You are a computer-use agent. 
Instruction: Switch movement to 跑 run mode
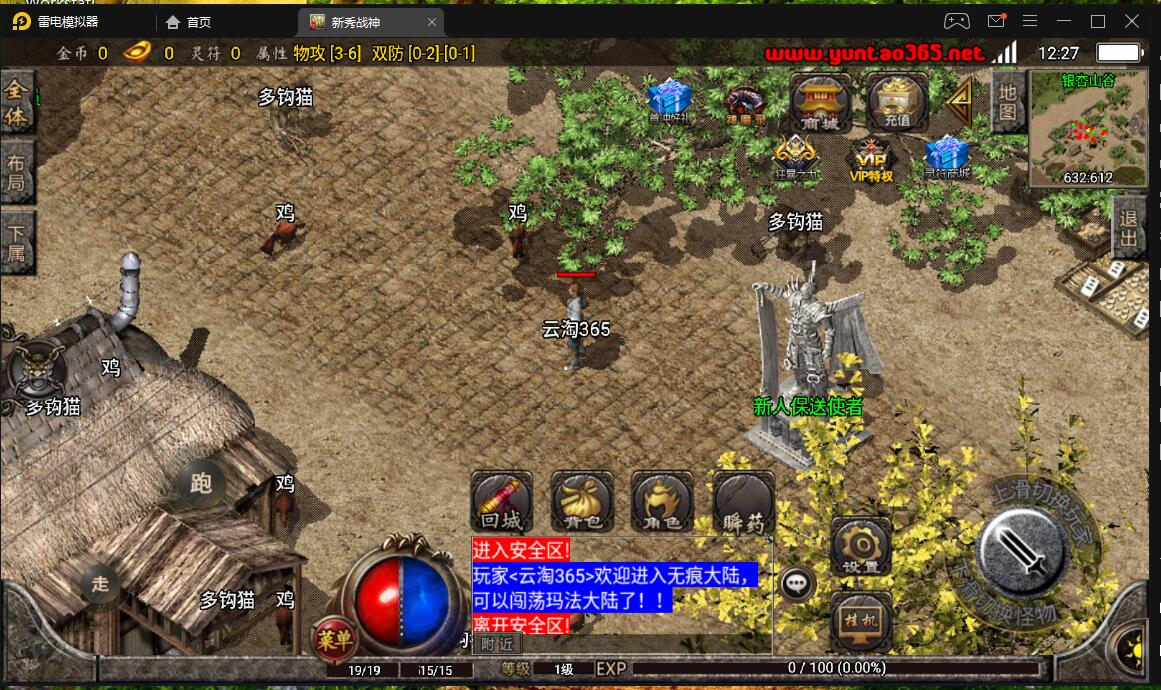pos(201,485)
